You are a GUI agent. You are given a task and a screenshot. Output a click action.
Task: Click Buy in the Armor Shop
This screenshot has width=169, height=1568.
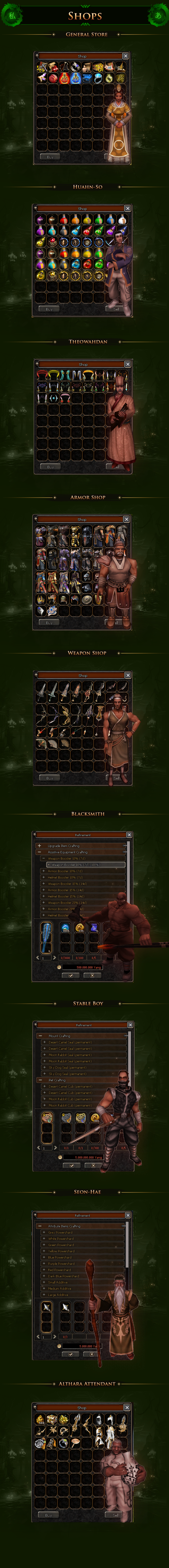(x=49, y=622)
